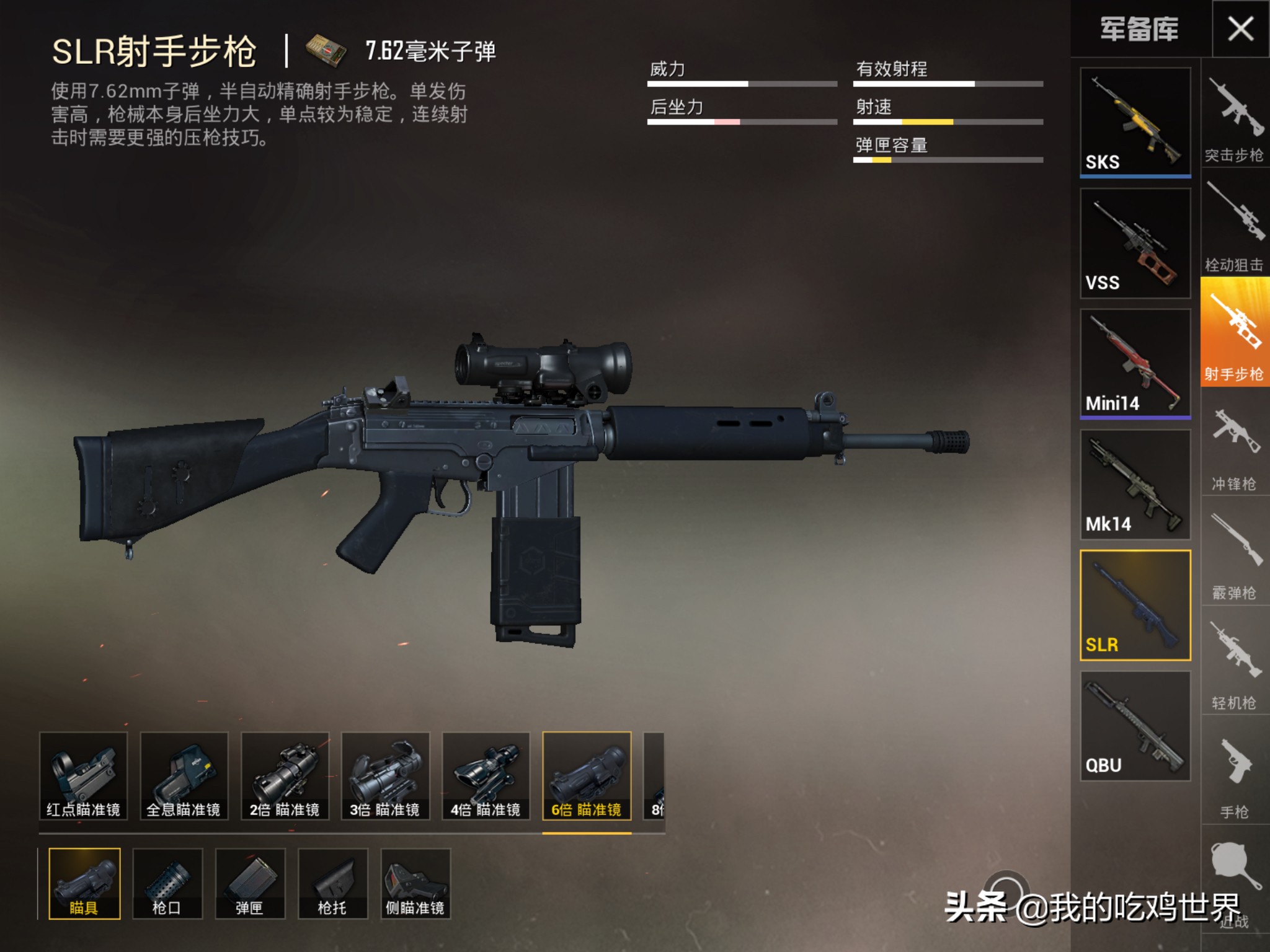Attach the 4倍 瞄准镜 scope
Image resolution: width=1270 pixels, height=952 pixels.
pos(486,776)
